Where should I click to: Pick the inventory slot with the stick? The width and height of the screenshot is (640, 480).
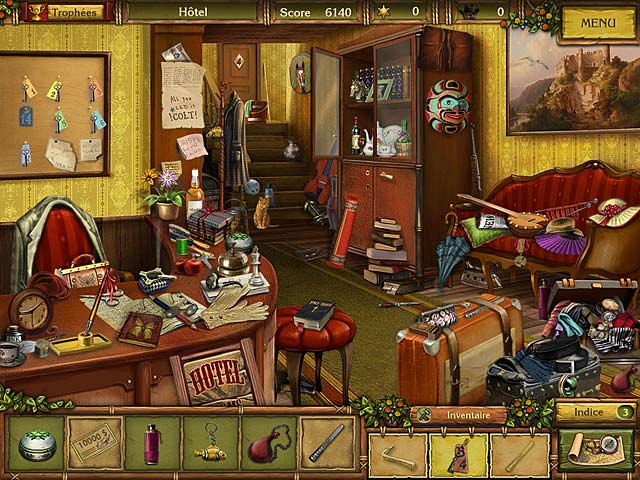[520, 454]
